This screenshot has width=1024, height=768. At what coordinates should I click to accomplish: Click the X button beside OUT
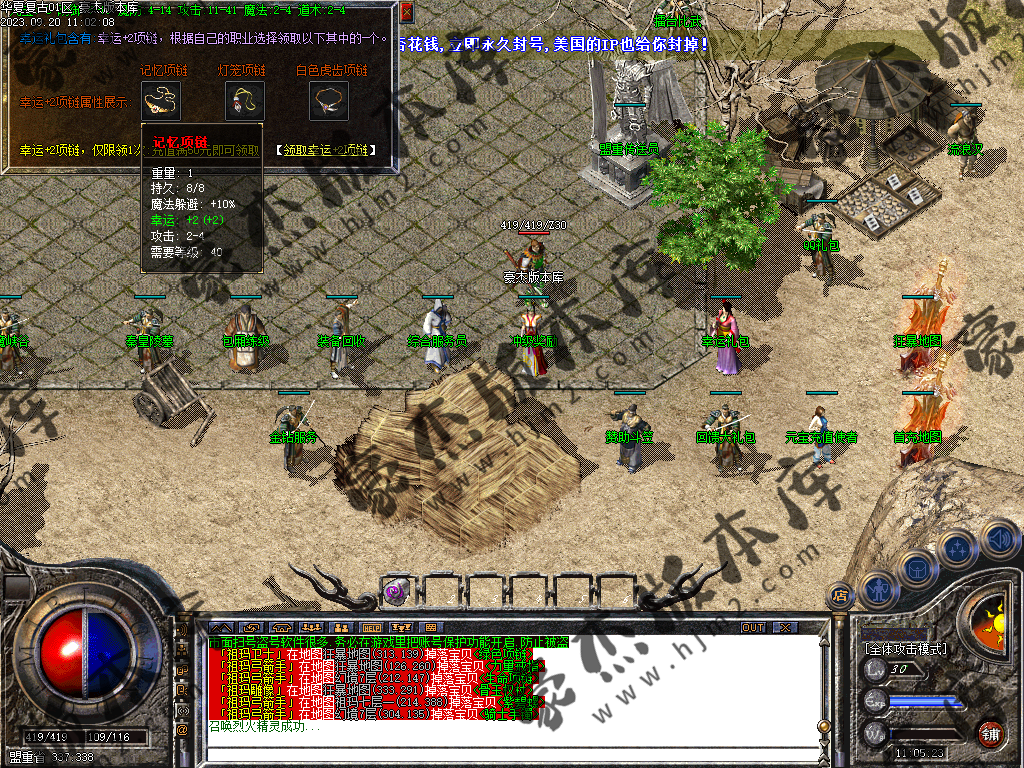coord(785,628)
